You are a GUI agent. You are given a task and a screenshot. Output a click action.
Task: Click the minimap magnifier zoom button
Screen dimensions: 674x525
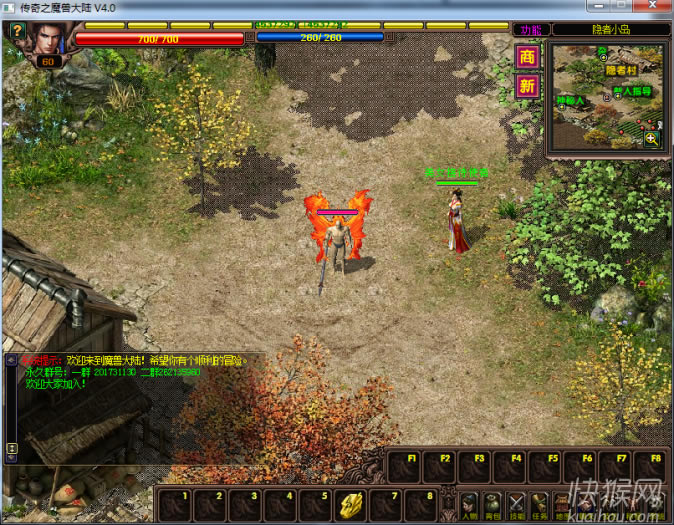click(x=652, y=139)
